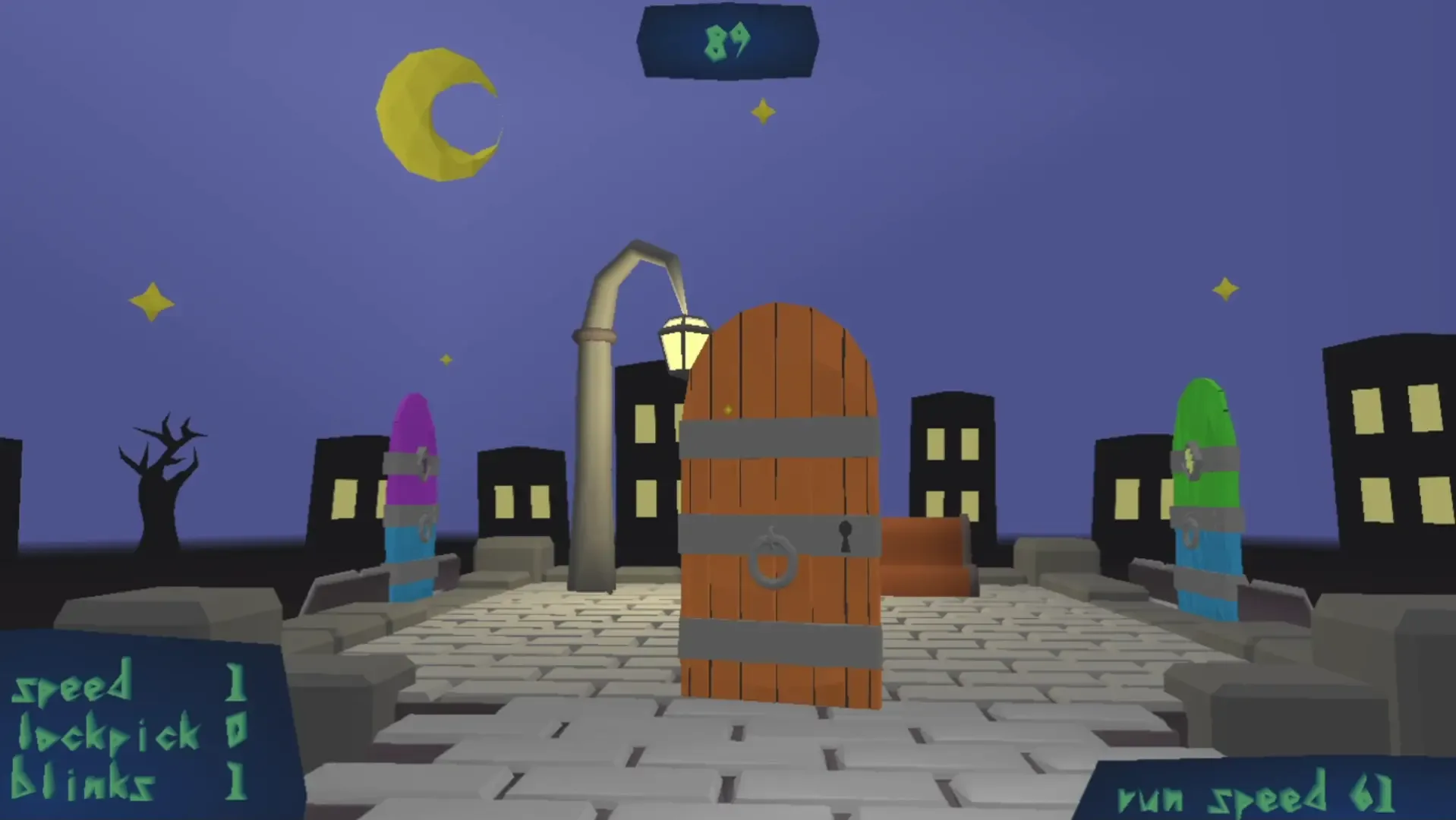This screenshot has height=820, width=1456.
Task: Expand the score panel showing 89
Action: [729, 42]
